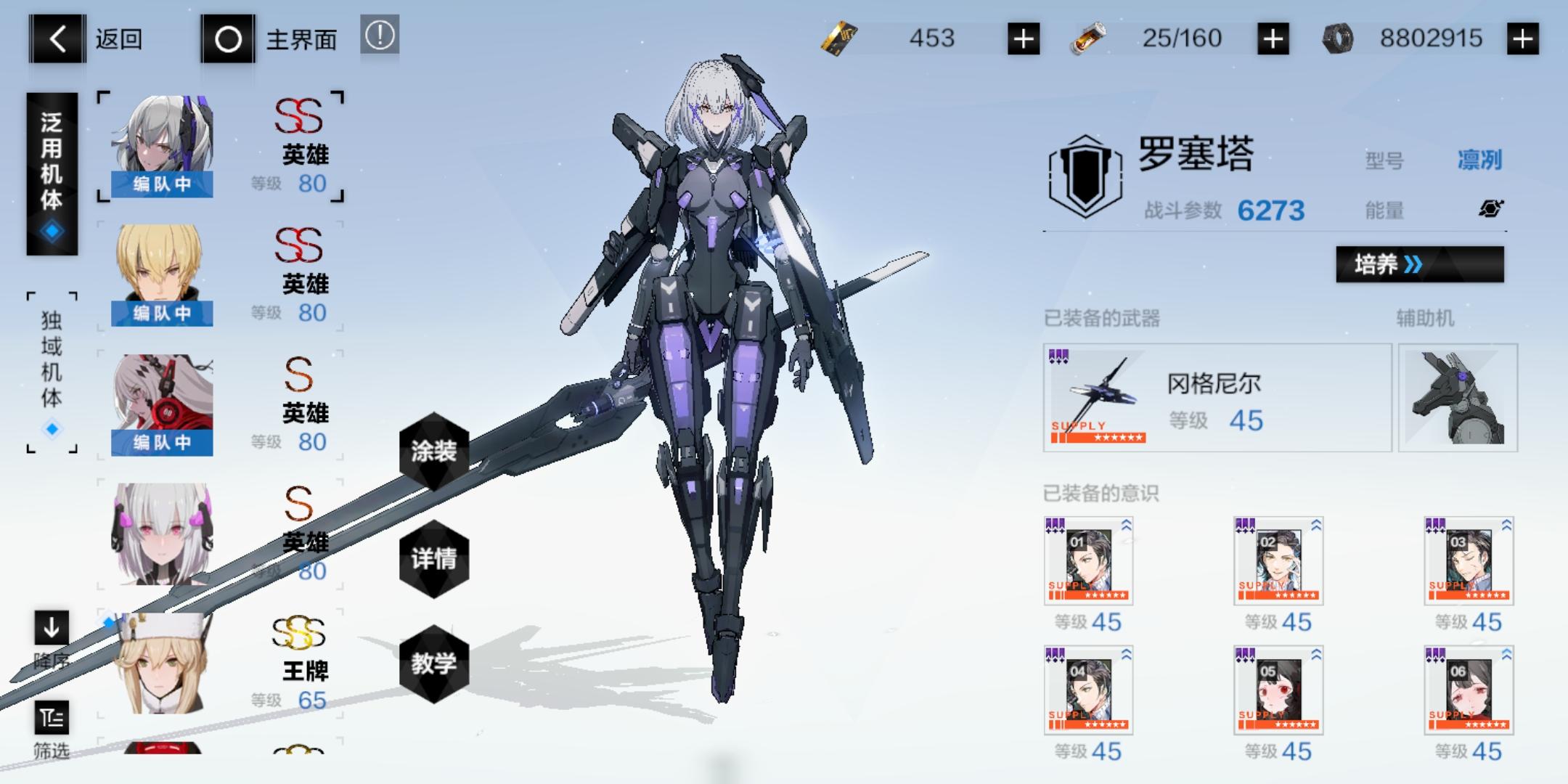1568x784 pixels.
Task: Click the serum energy icon at top
Action: (x=1087, y=38)
